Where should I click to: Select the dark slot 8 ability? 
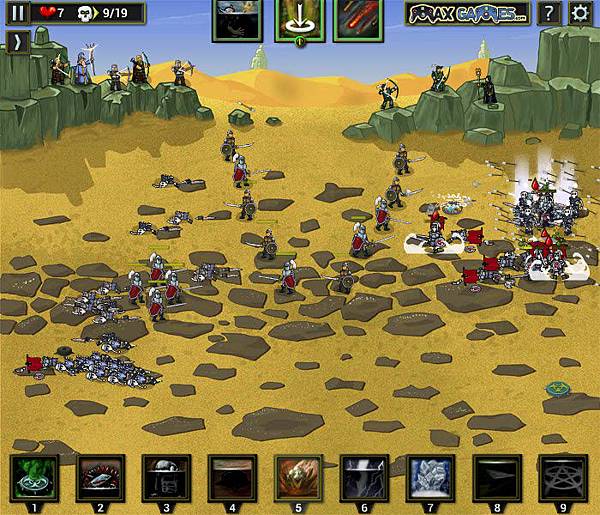tap(496, 477)
